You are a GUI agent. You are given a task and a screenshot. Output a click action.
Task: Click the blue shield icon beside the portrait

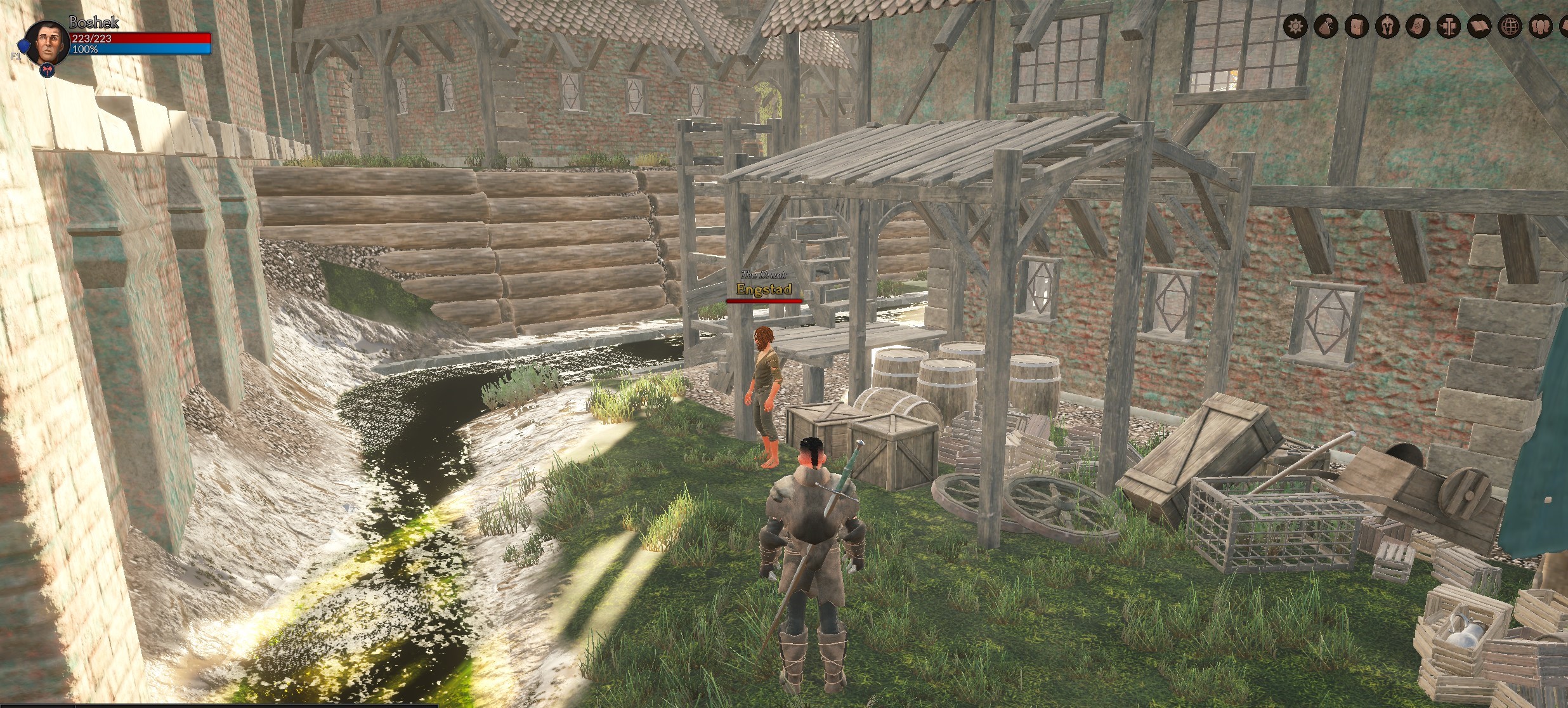23,45
